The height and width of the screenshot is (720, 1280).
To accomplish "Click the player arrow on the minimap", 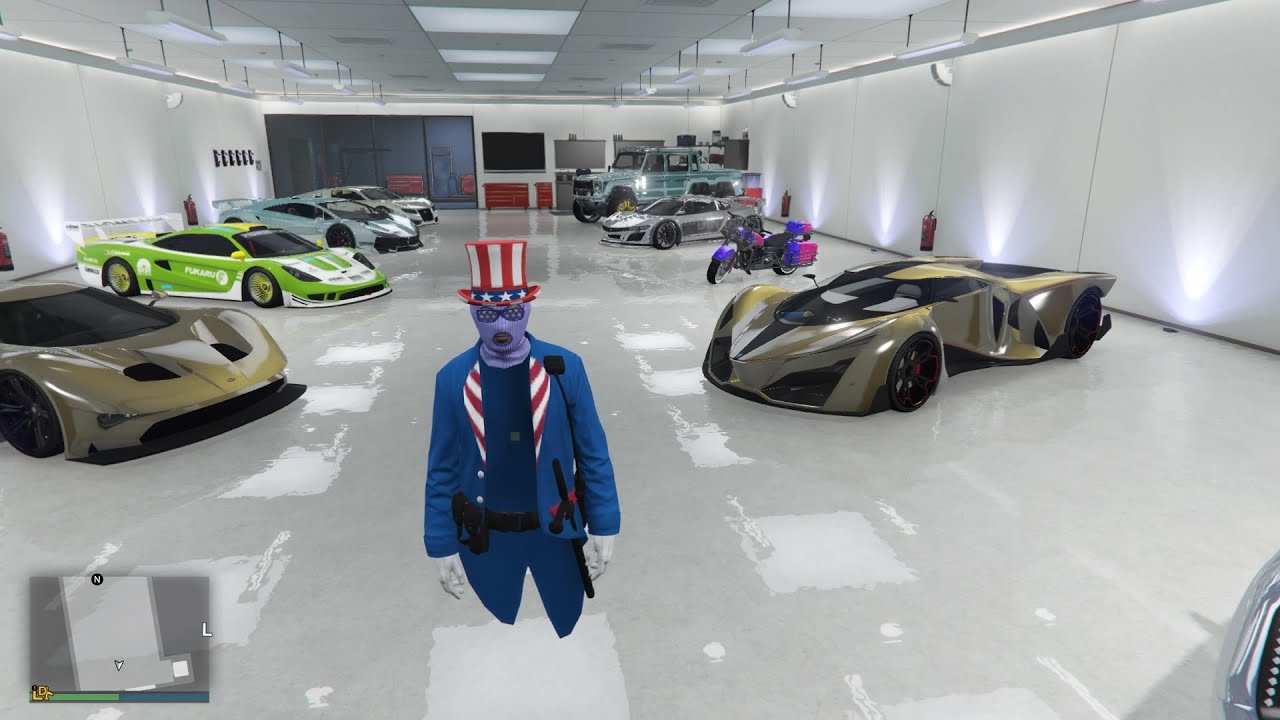I will 119,664.
